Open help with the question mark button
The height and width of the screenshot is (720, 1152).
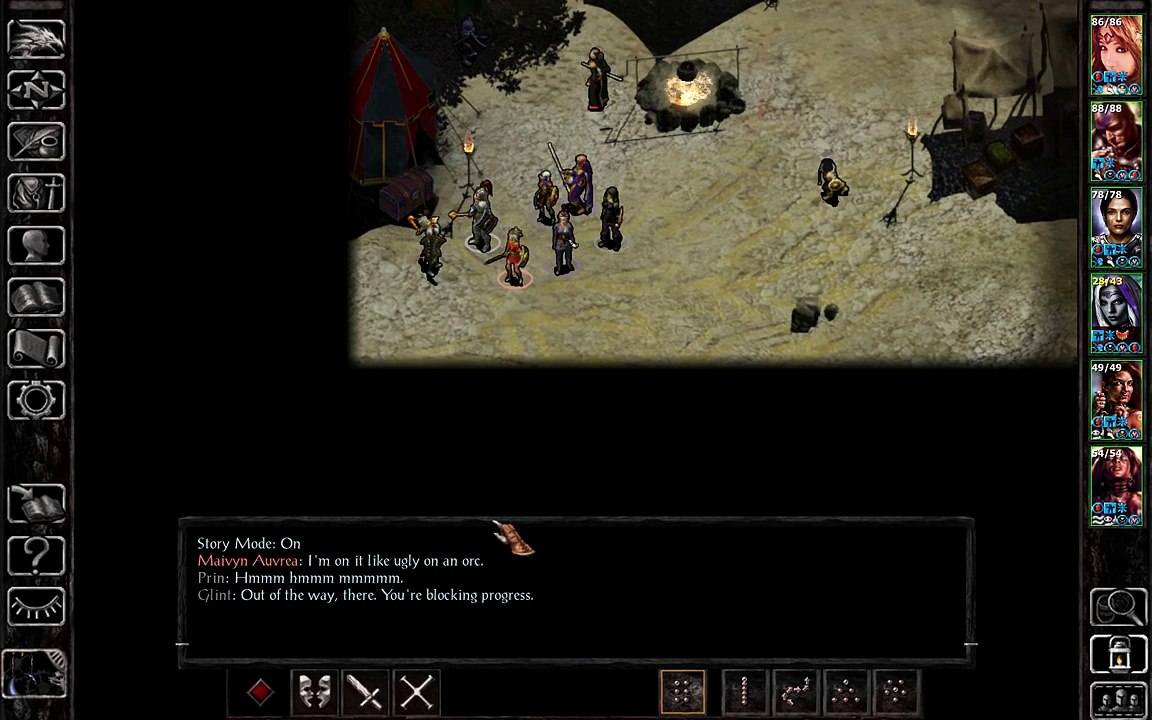[x=36, y=554]
